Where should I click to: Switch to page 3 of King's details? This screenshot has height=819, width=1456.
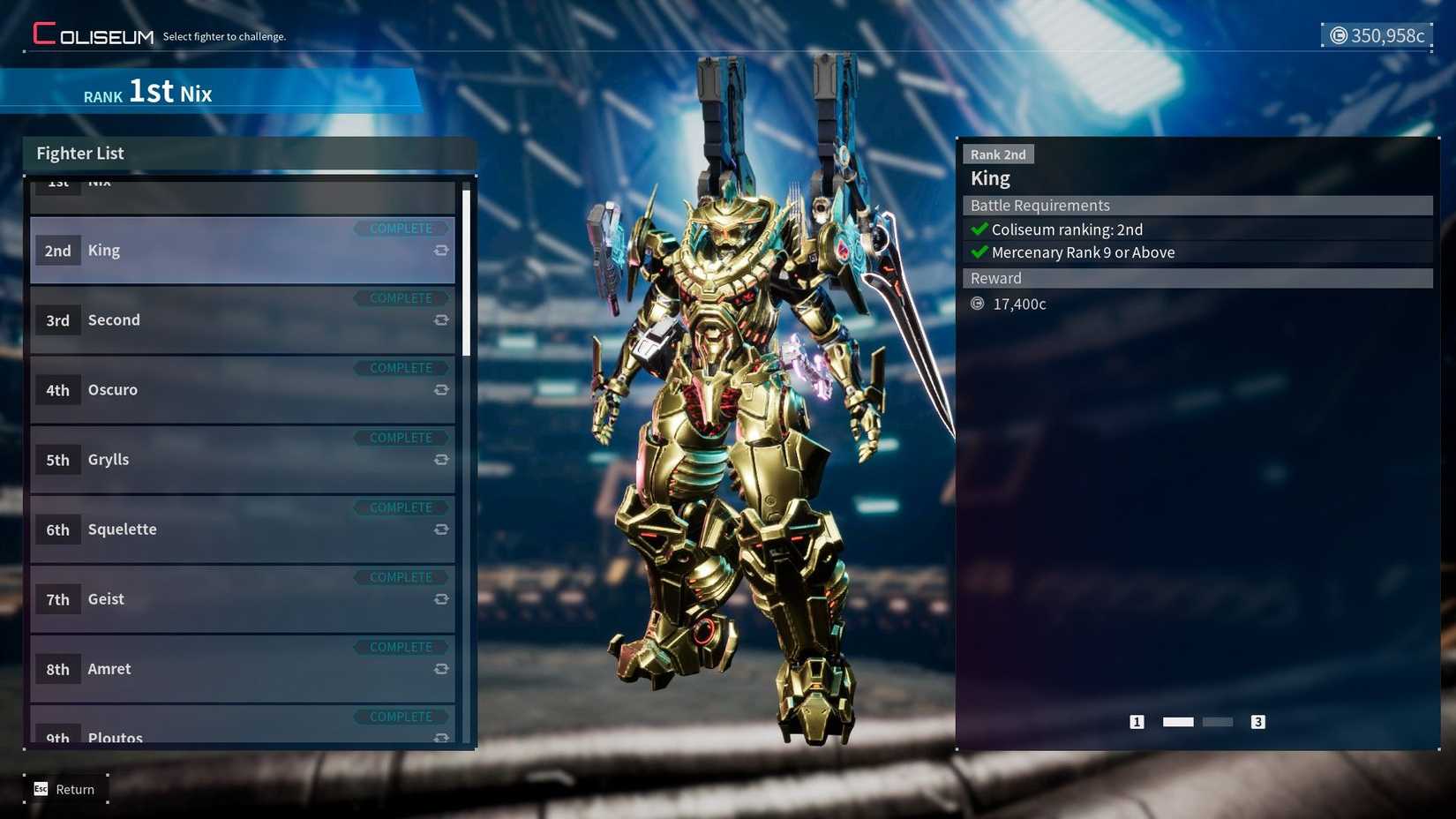click(x=1258, y=721)
